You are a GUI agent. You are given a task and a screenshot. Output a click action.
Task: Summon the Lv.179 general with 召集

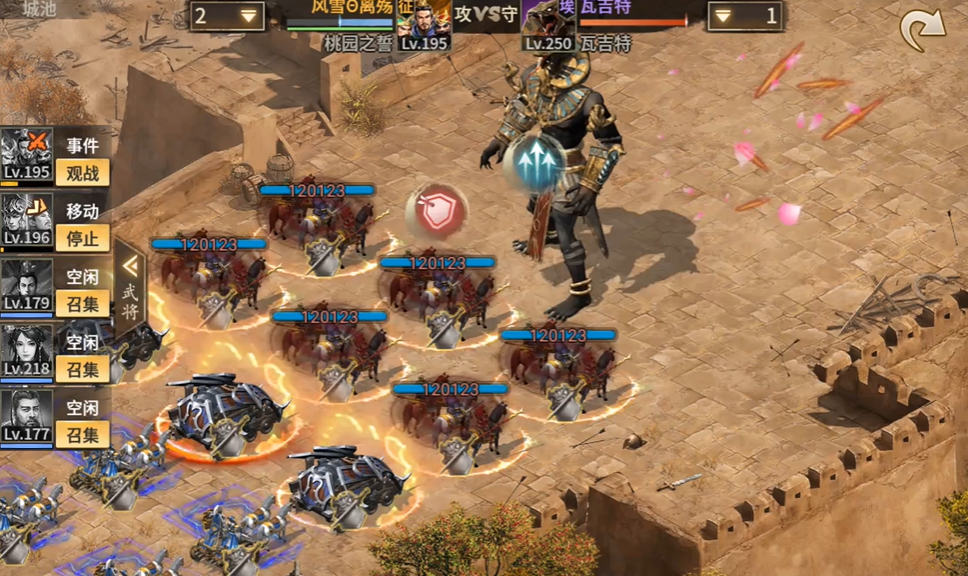coord(82,303)
